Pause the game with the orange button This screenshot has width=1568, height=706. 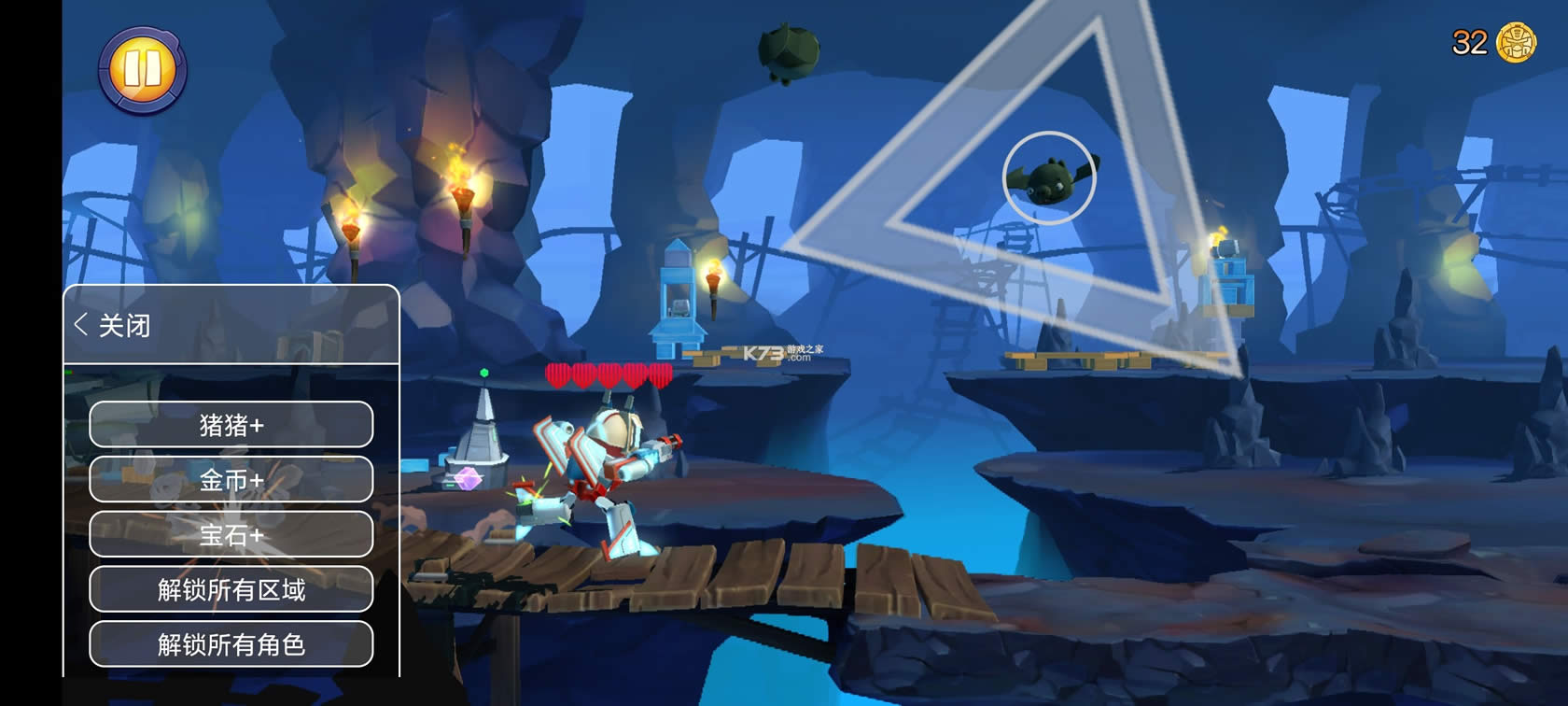coord(143,69)
